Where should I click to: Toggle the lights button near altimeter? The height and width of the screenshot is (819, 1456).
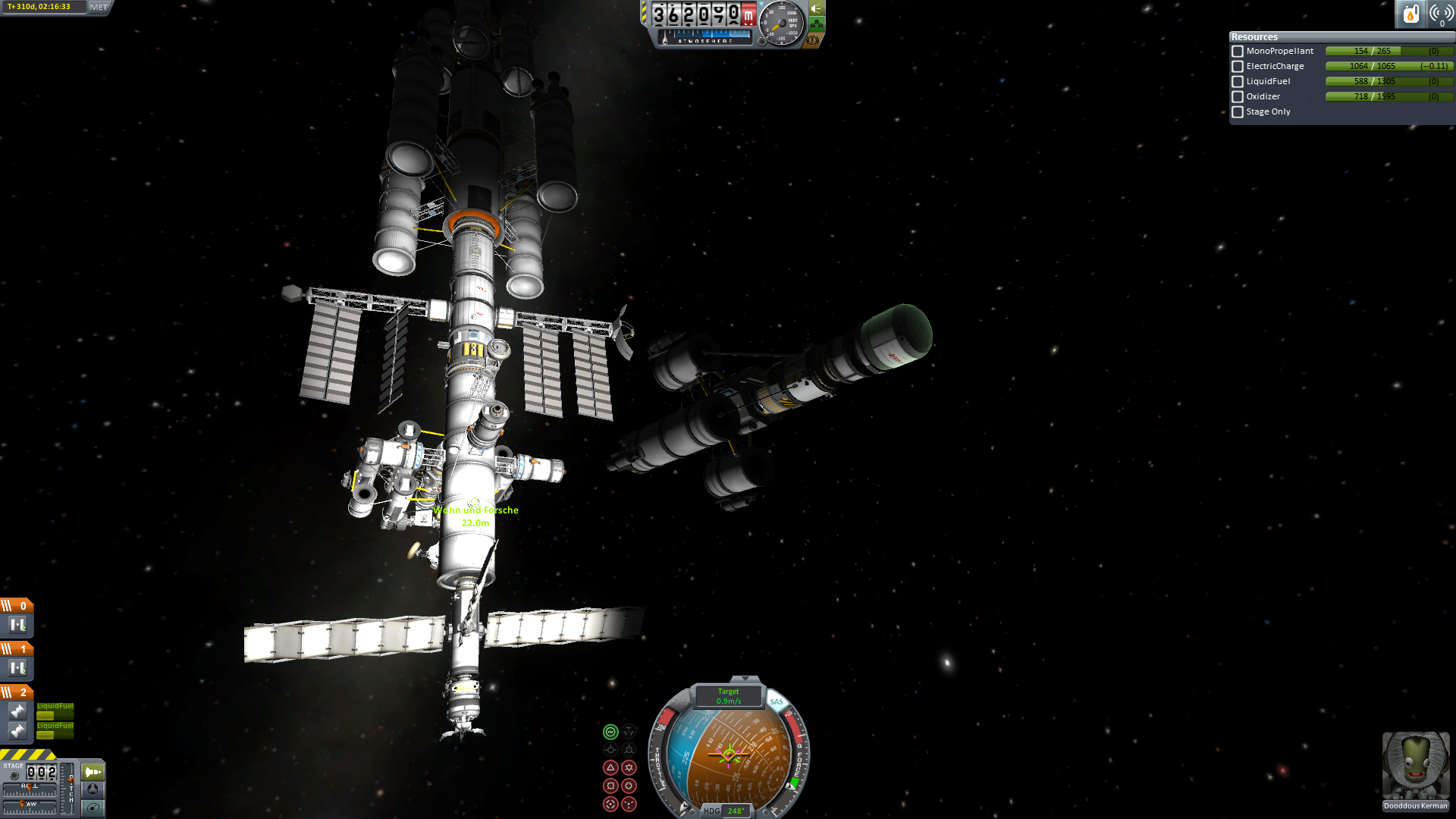tap(817, 8)
